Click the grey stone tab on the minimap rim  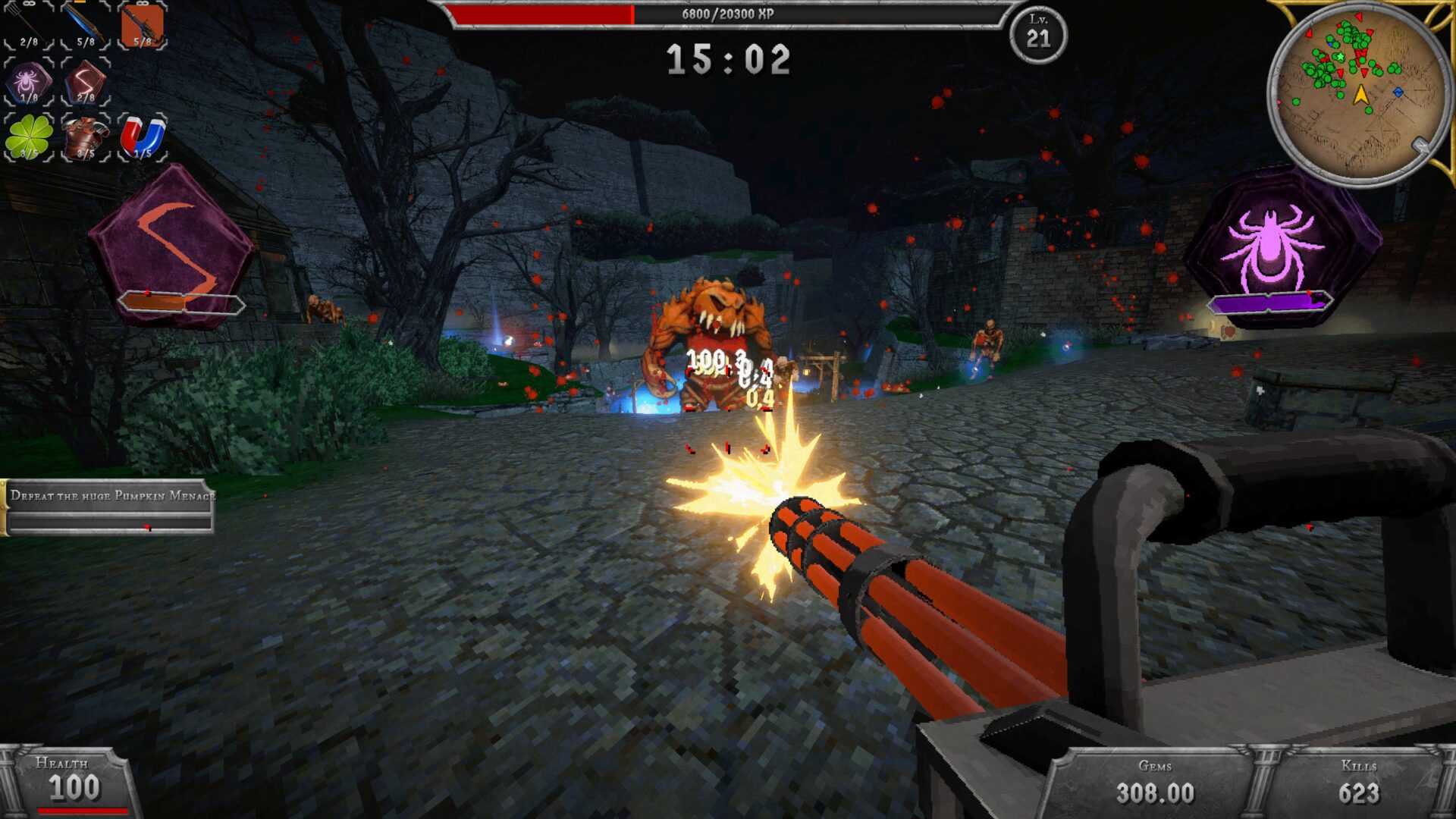click(1421, 146)
